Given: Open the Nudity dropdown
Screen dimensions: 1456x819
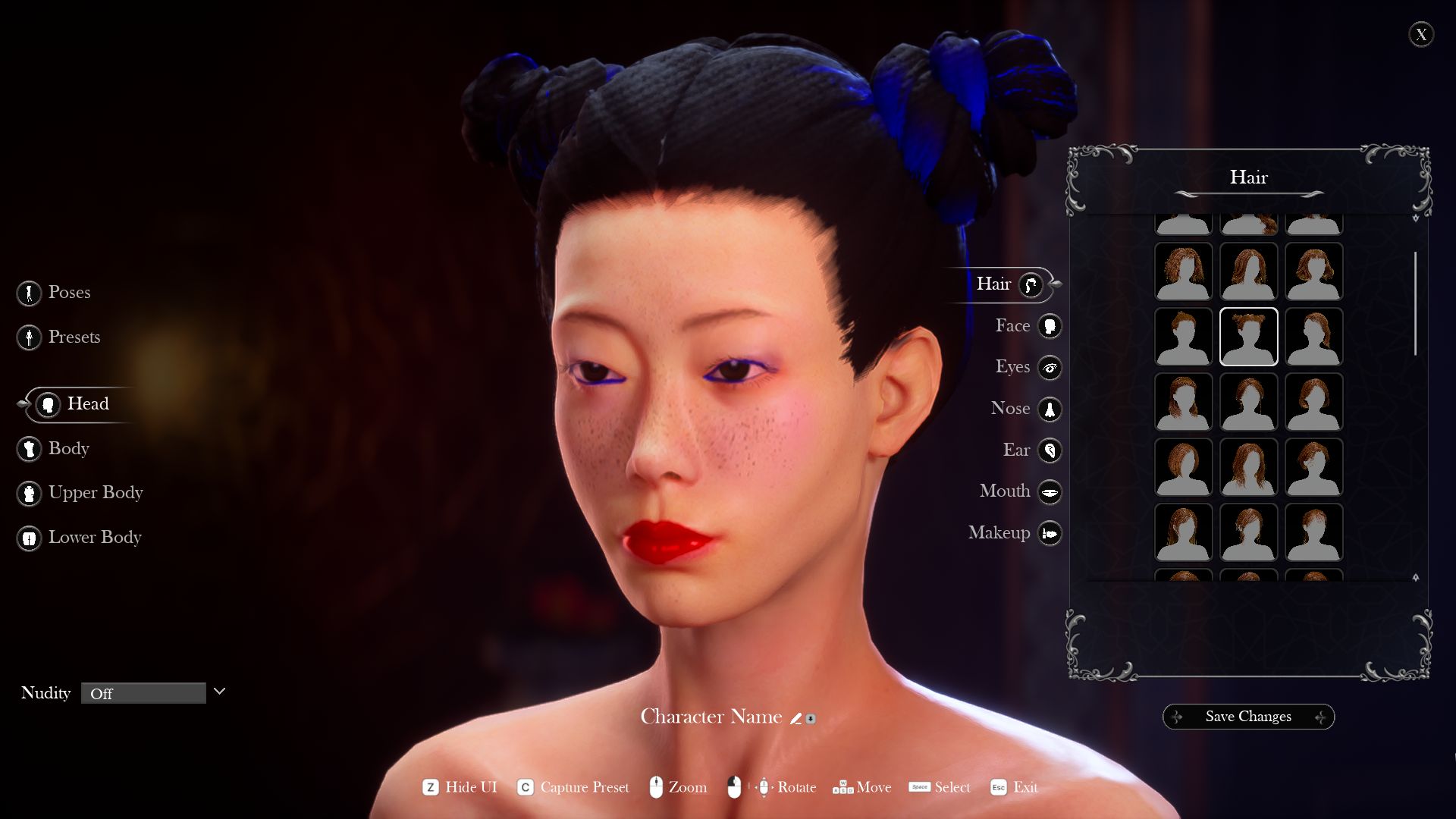Looking at the screenshot, I should point(144,692).
